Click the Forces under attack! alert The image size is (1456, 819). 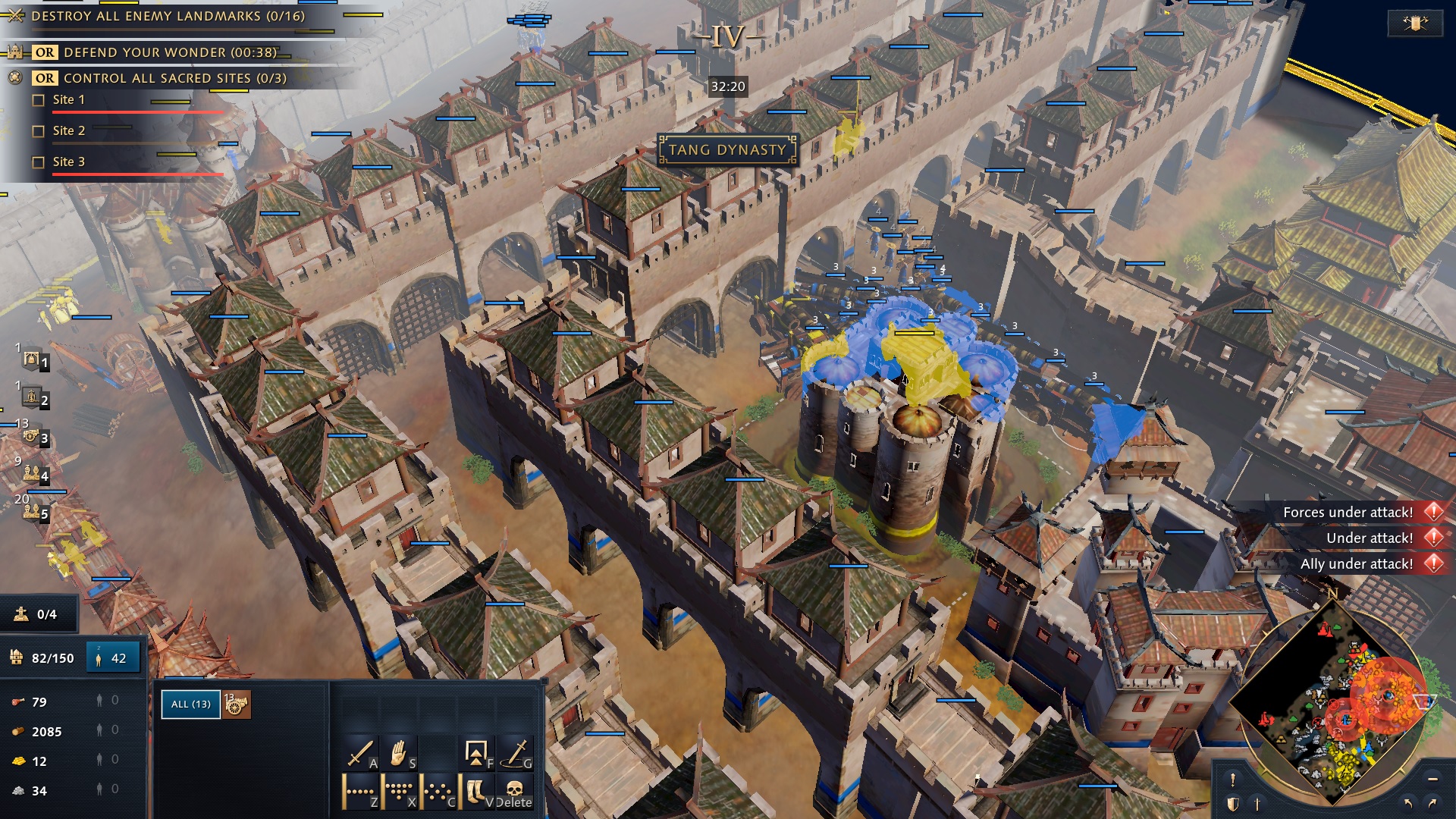coord(1350,512)
